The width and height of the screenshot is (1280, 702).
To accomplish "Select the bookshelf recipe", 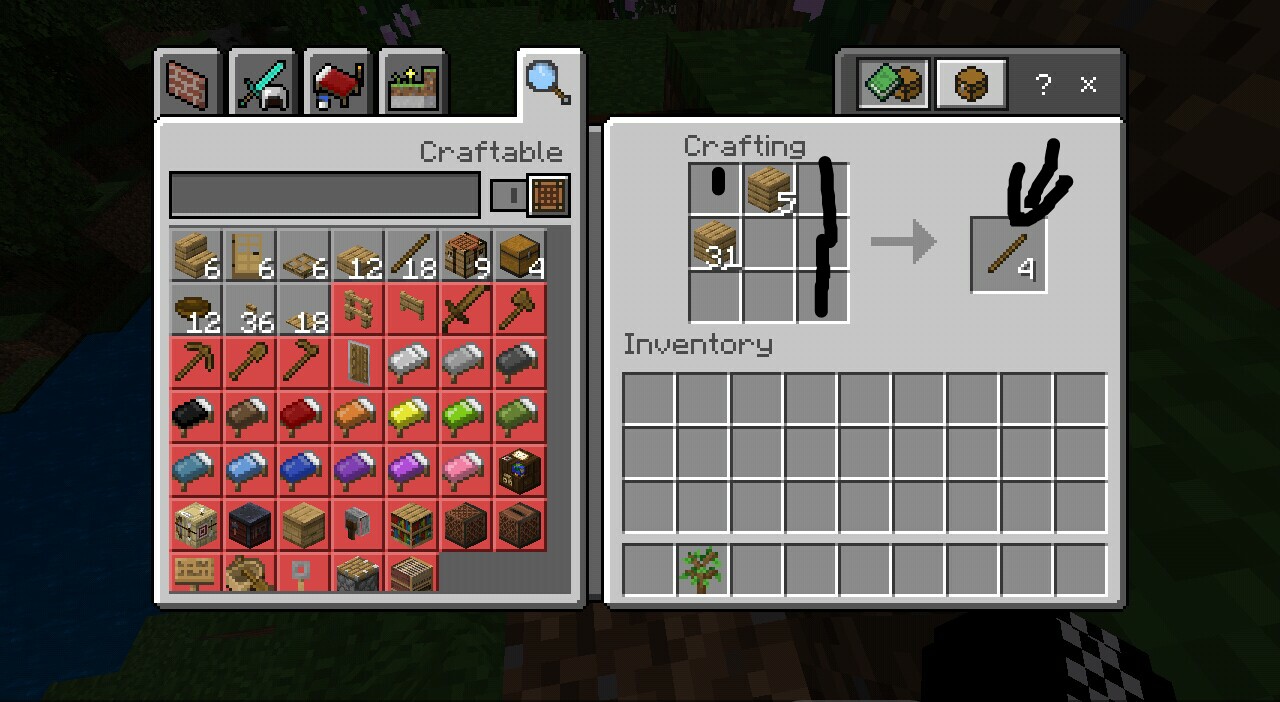I will point(412,525).
